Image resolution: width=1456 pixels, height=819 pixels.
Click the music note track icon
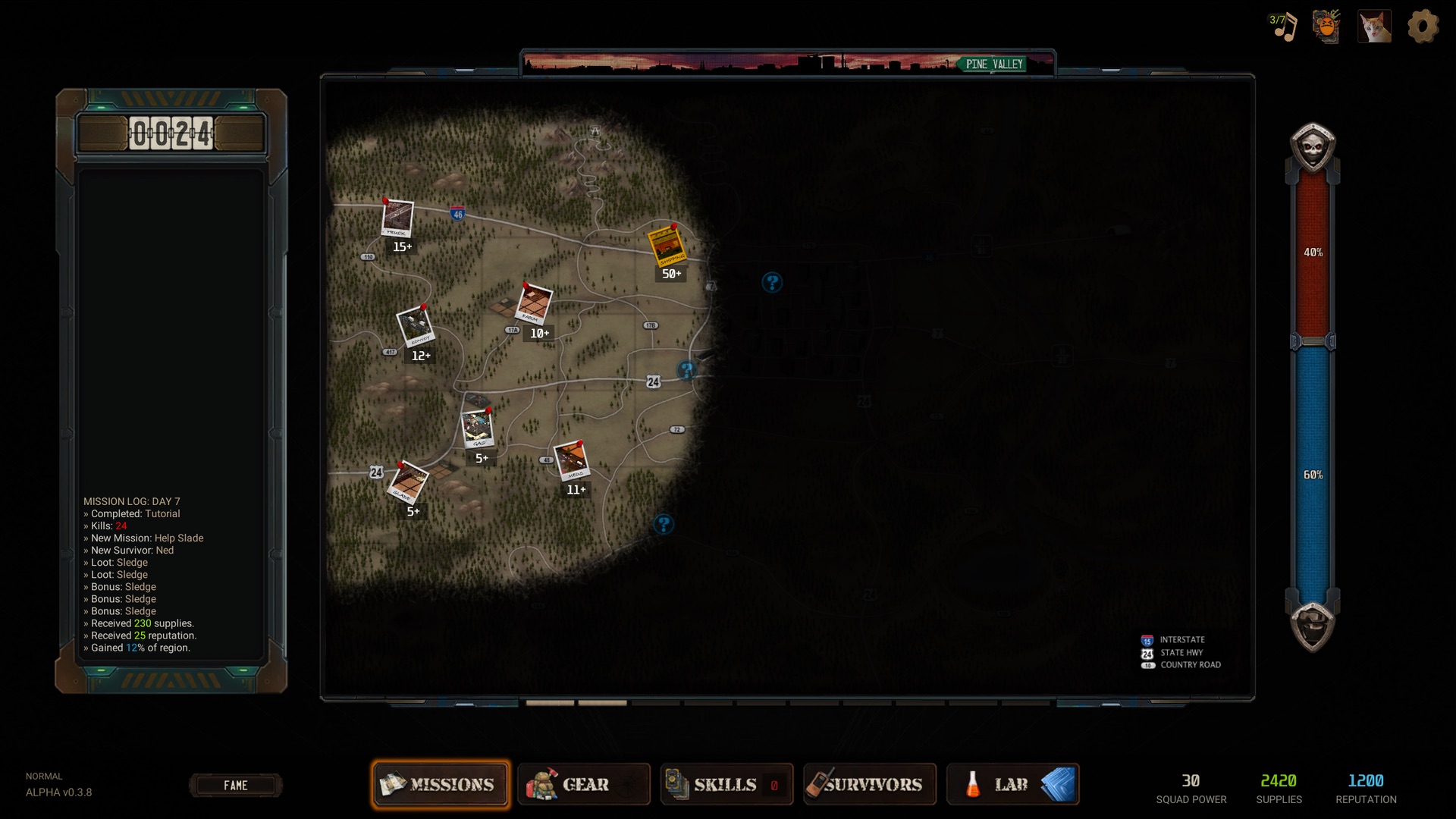(x=1284, y=27)
